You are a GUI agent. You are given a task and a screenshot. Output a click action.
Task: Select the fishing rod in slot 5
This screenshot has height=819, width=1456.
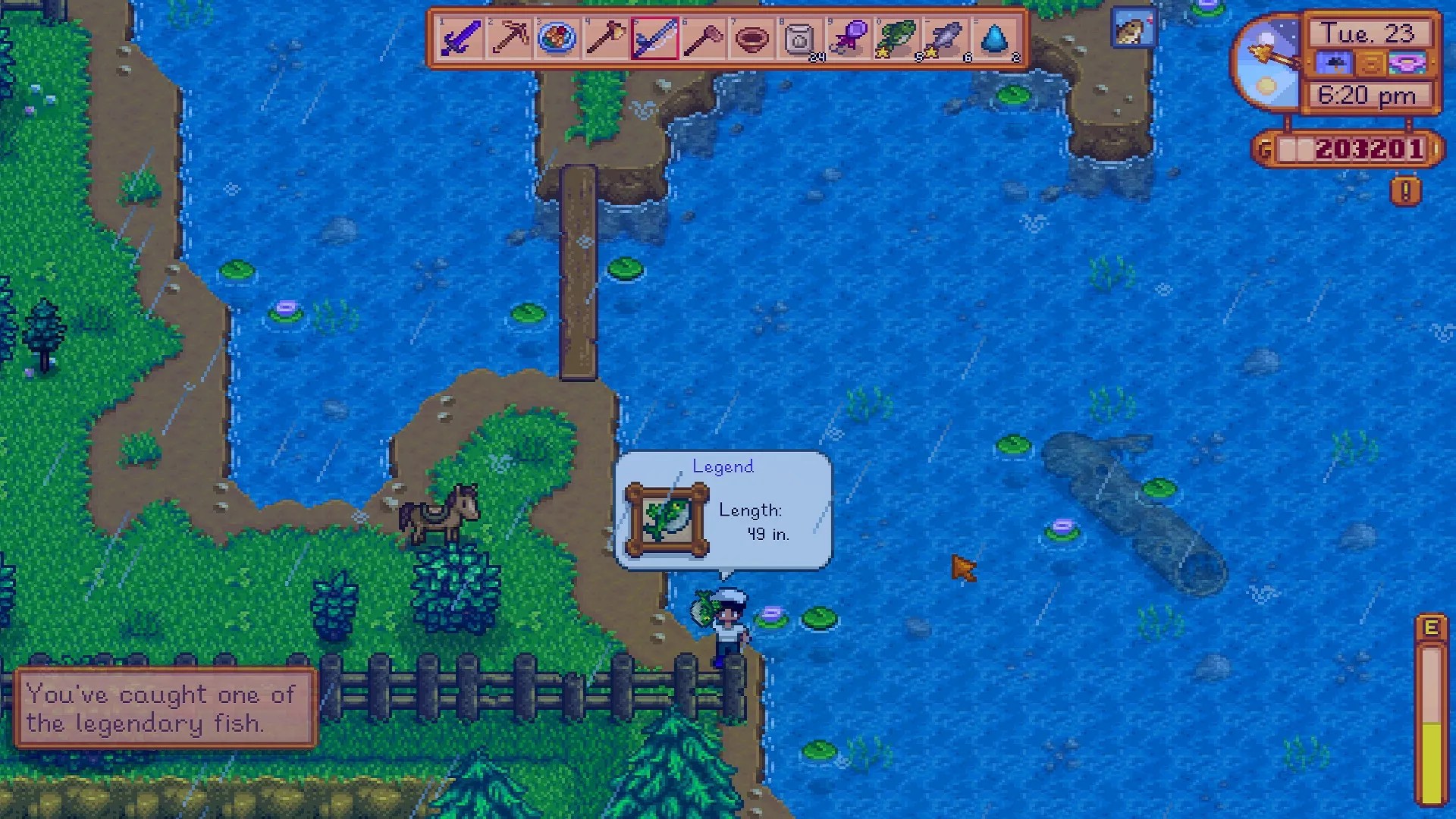click(654, 38)
